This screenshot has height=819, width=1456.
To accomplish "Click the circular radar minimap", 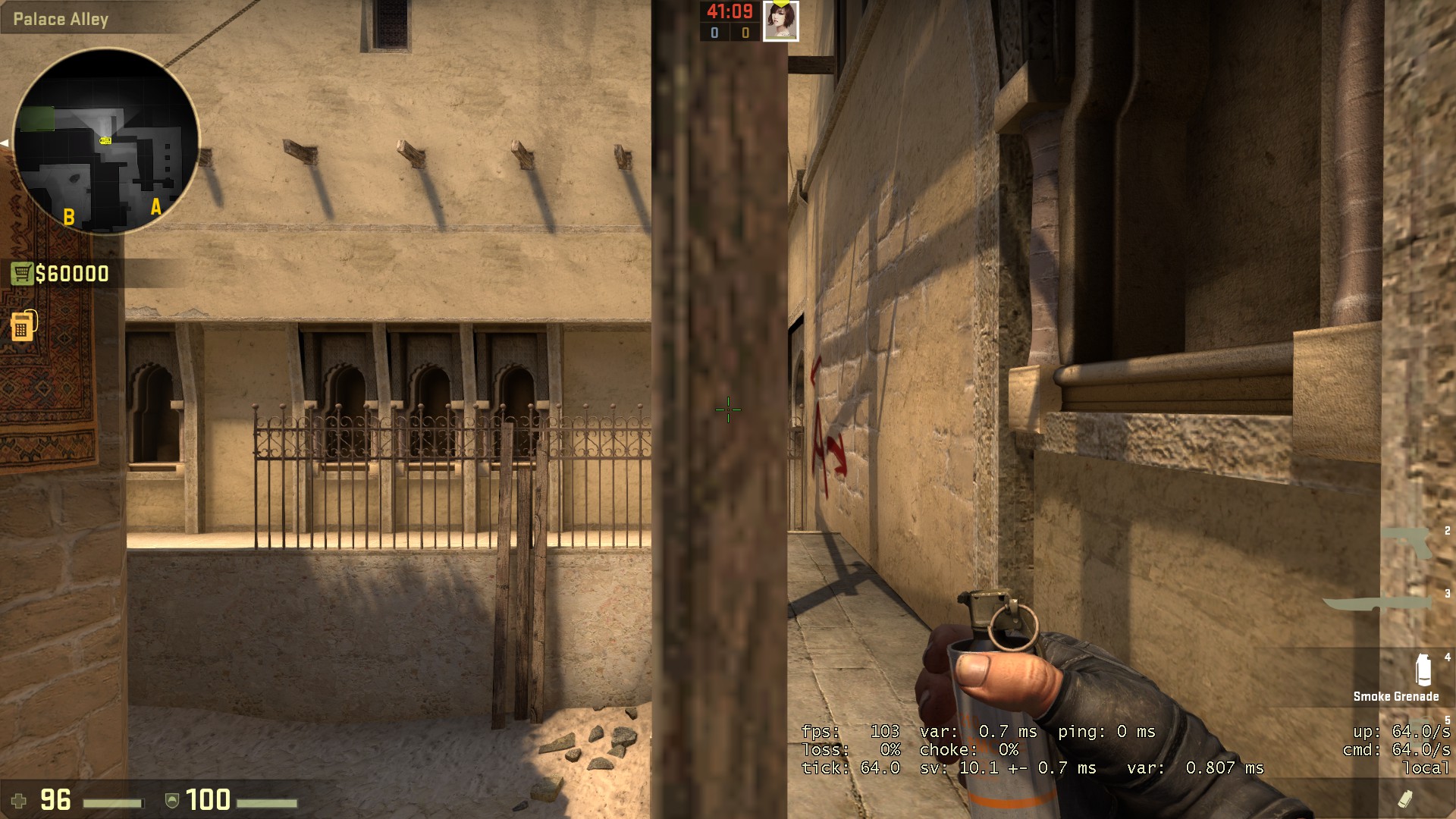I will pyautogui.click(x=106, y=141).
